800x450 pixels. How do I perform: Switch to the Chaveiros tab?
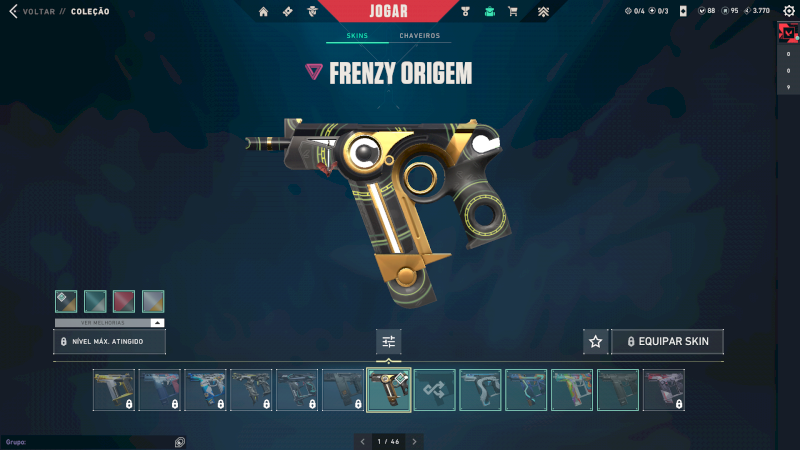pyautogui.click(x=419, y=36)
